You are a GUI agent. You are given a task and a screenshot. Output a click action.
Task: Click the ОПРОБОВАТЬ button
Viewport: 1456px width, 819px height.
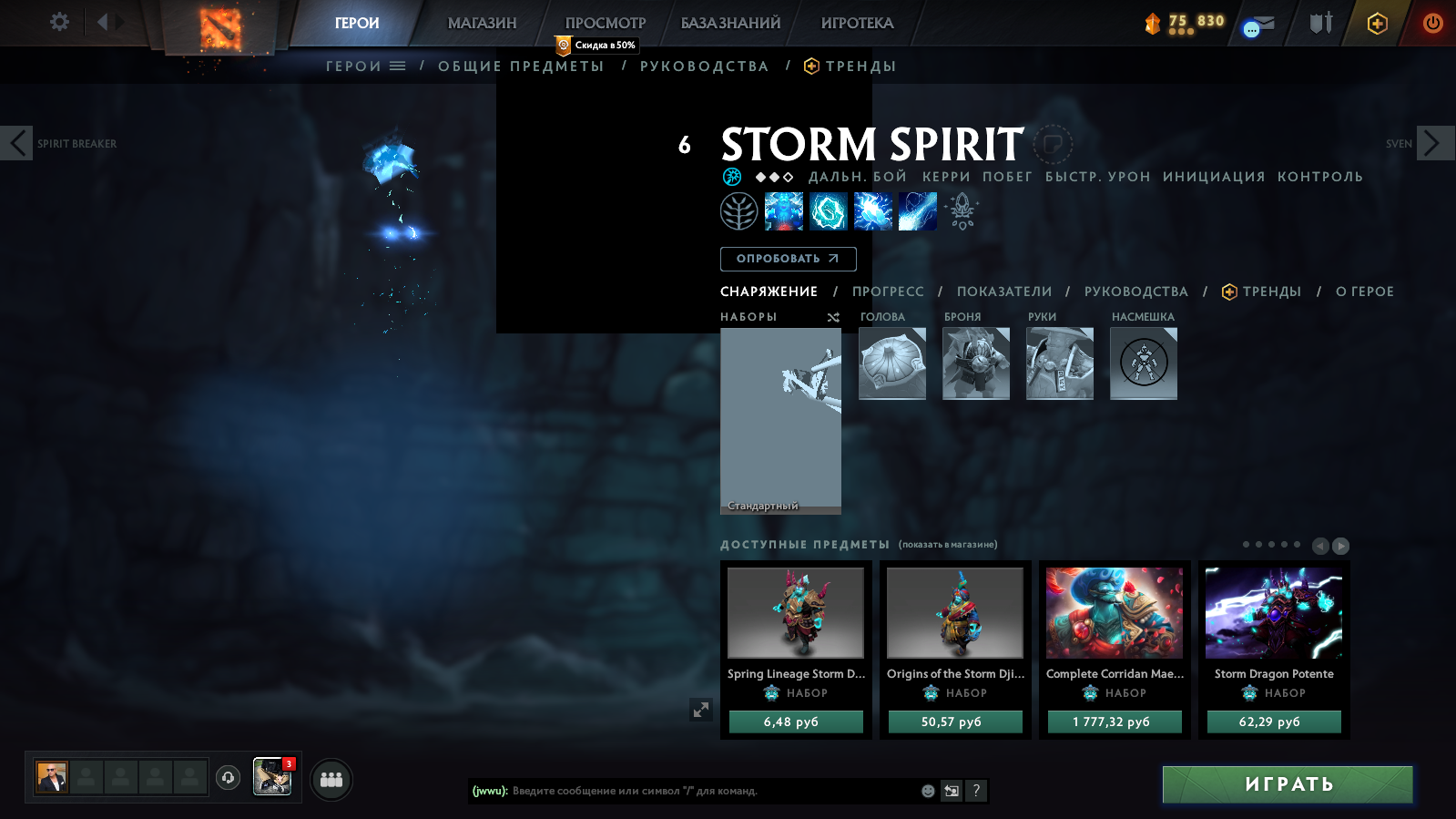[787, 259]
